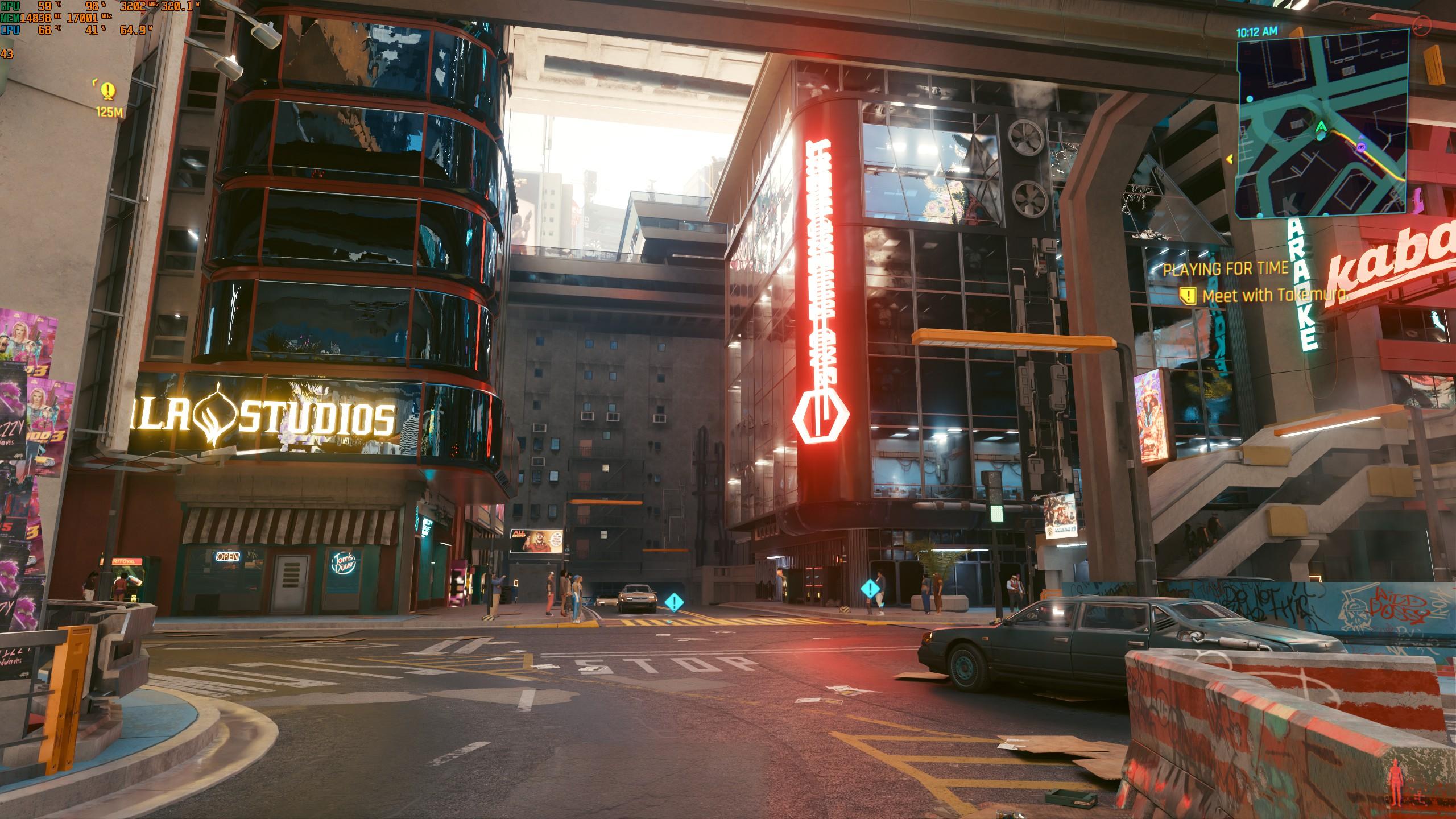Click the purple marker on the minimap
Screen dimensions: 1456x819
click(1360, 147)
